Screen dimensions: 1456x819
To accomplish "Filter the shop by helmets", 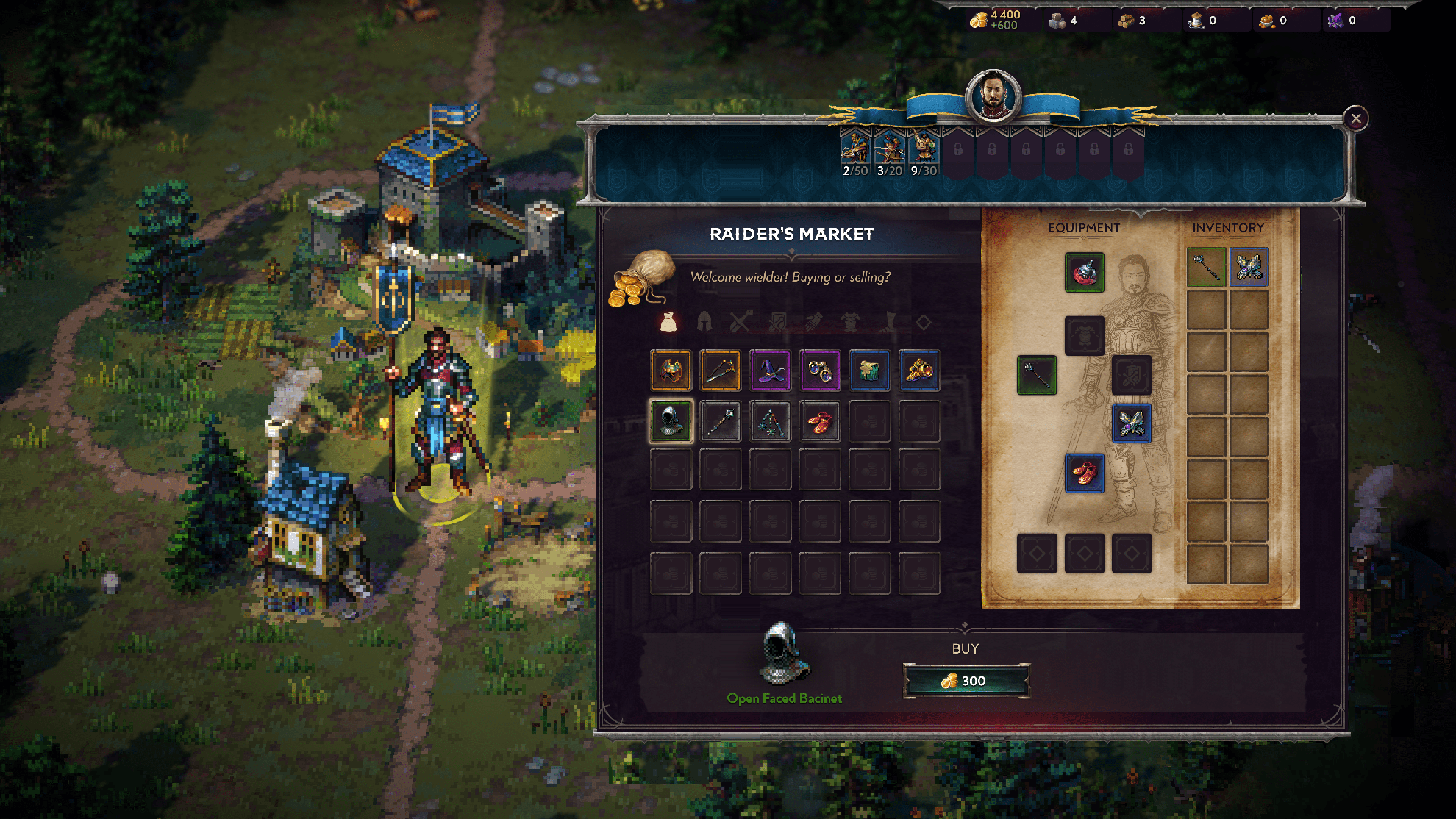I will (x=704, y=321).
